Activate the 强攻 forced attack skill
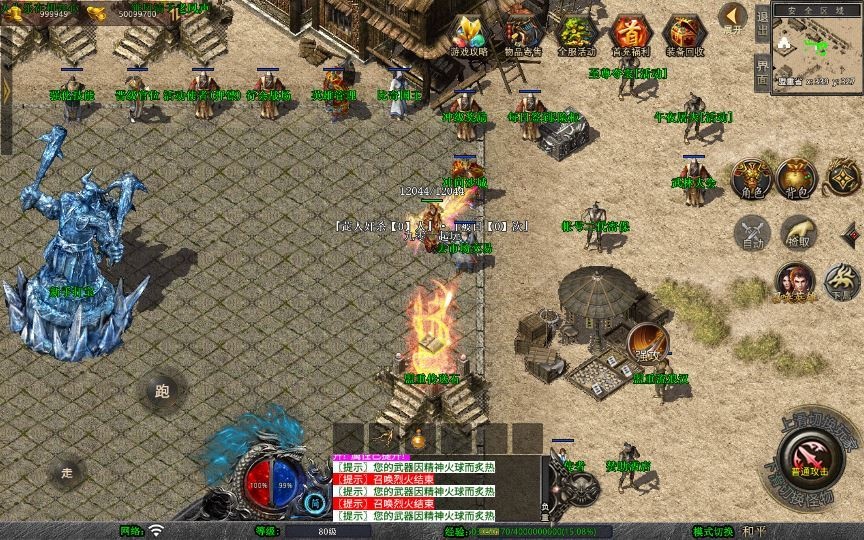864x540 pixels. pyautogui.click(x=648, y=343)
